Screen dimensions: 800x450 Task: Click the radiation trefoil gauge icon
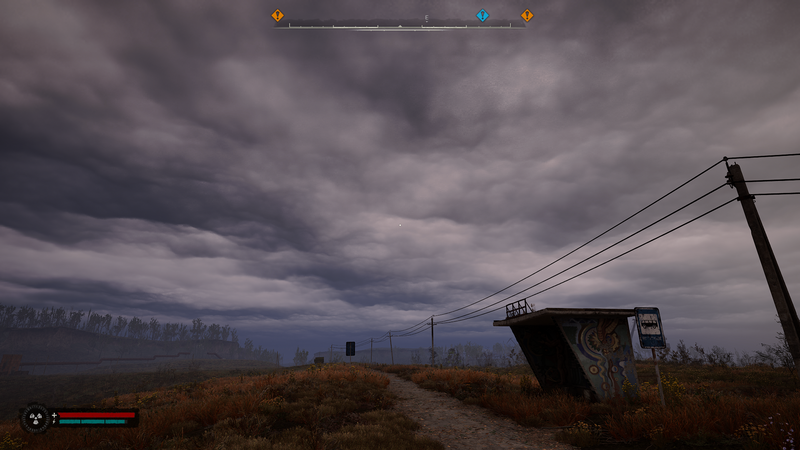coord(36,417)
